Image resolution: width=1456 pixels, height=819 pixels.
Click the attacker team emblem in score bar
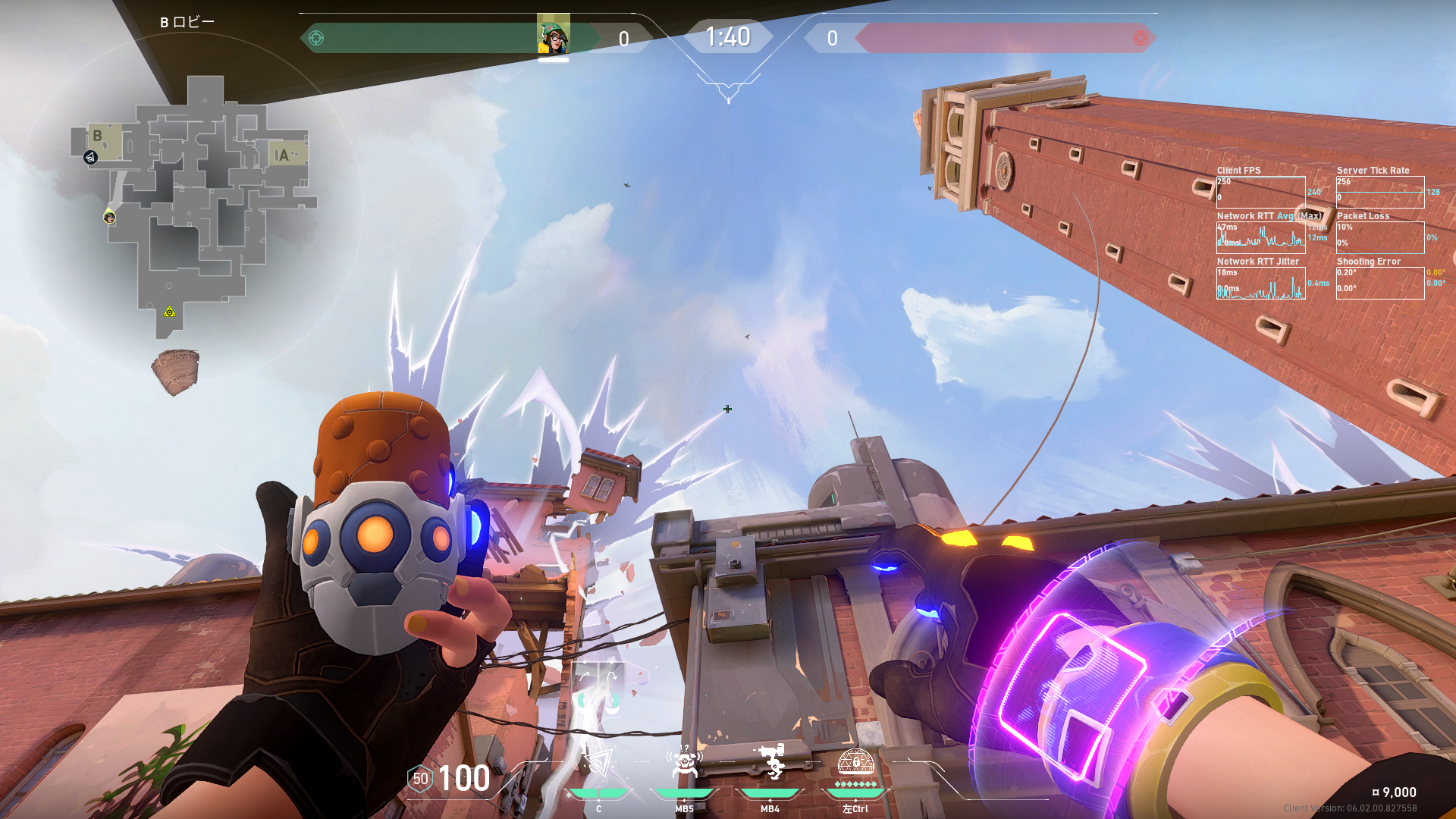pos(316,38)
